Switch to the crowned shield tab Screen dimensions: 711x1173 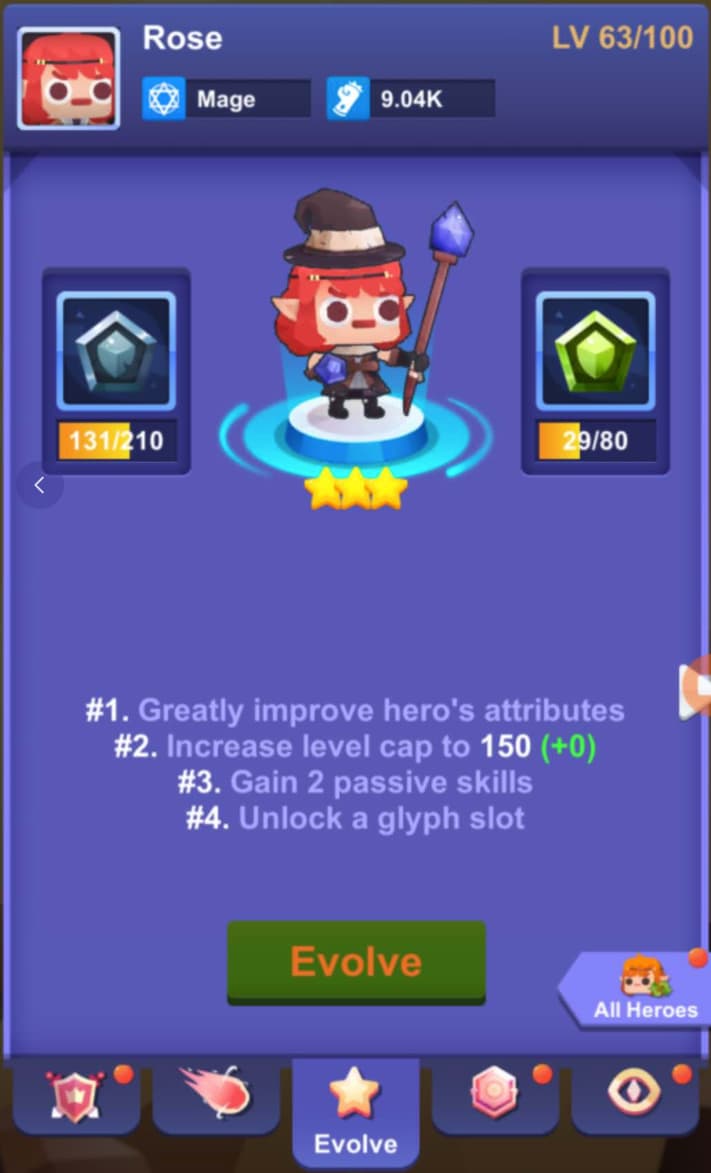pyautogui.click(x=78, y=1096)
